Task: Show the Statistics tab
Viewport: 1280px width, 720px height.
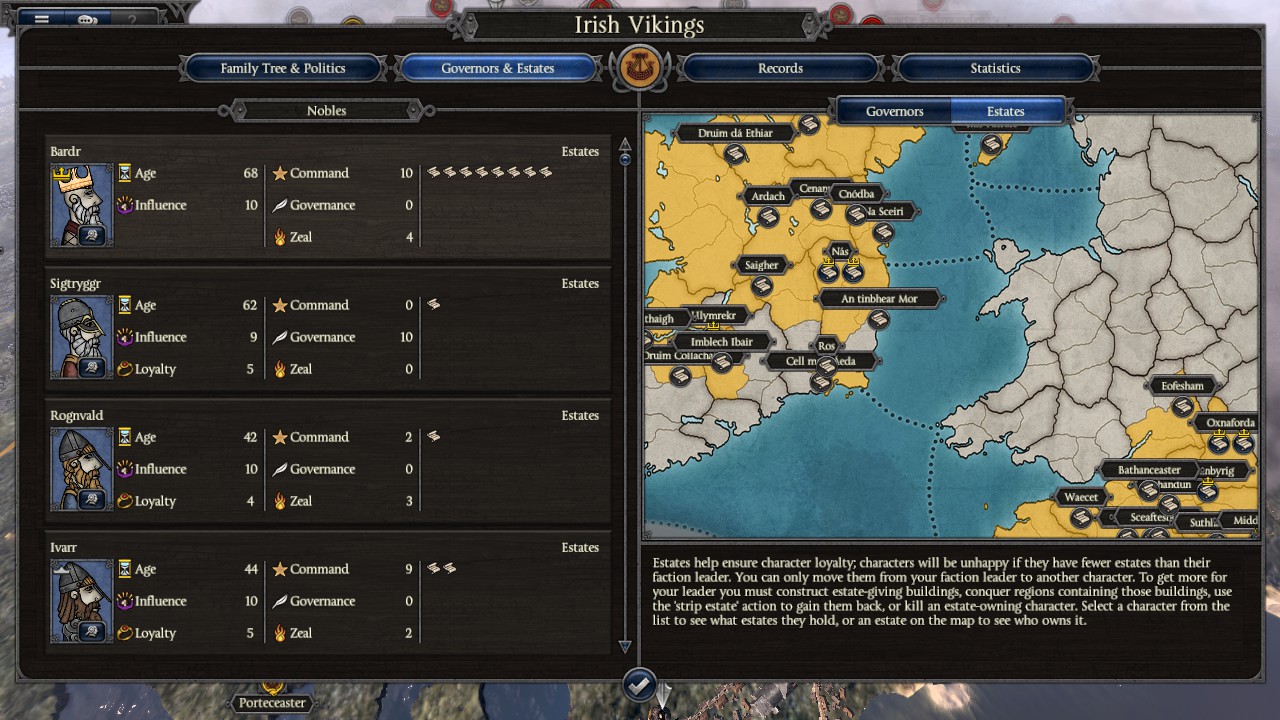Action: [995, 68]
